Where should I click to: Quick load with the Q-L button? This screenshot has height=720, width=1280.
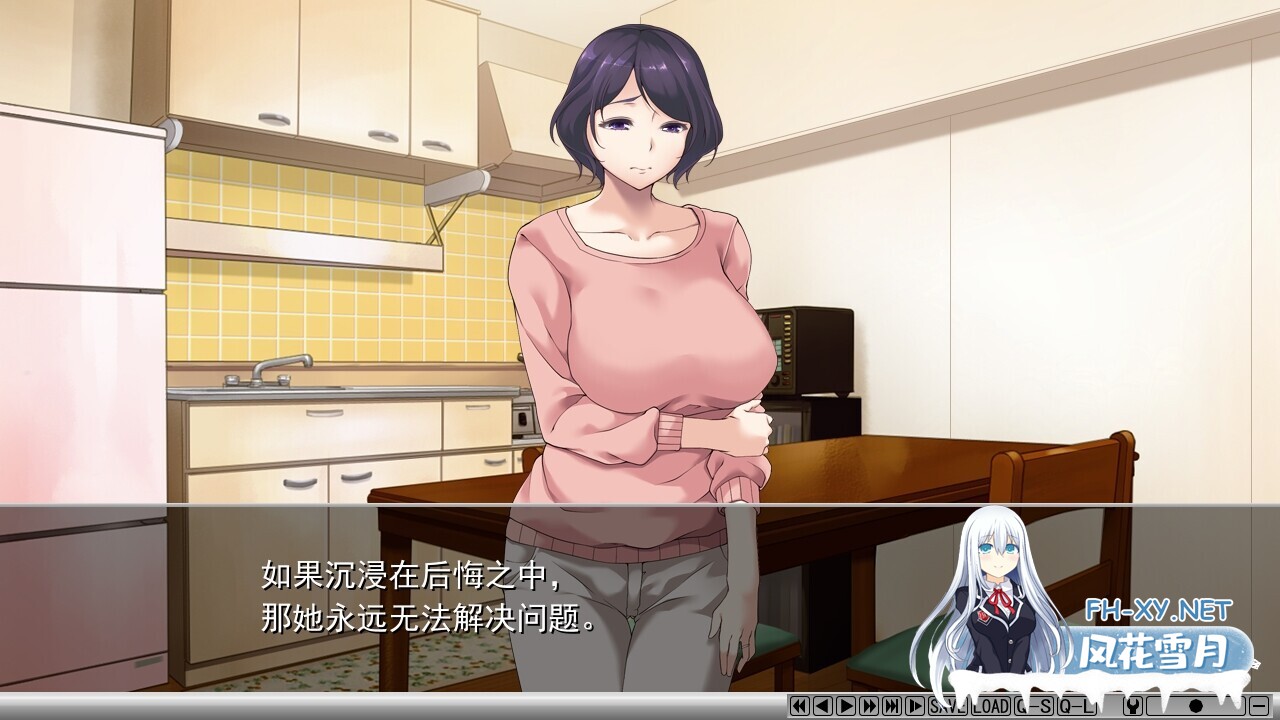click(1075, 706)
